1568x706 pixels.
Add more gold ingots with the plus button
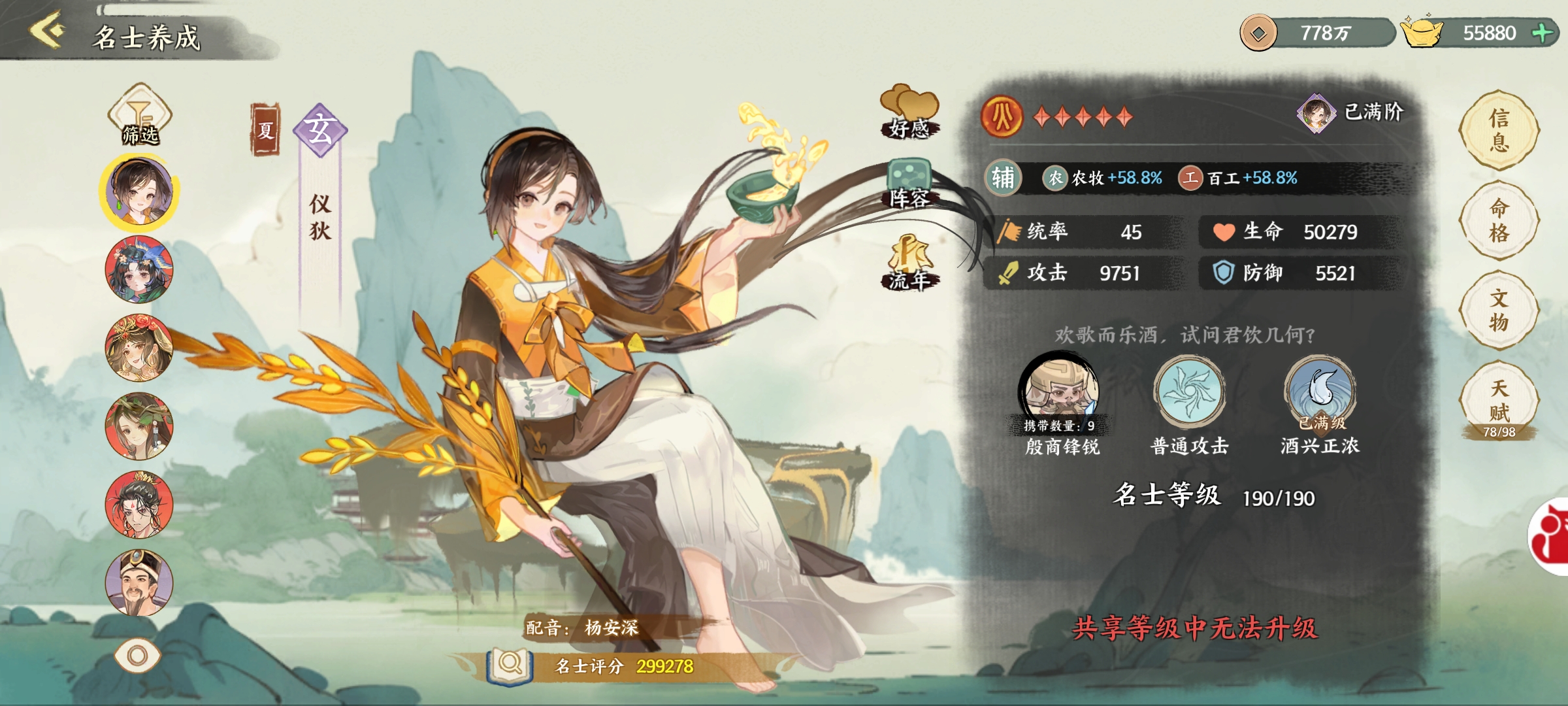pos(1543,33)
